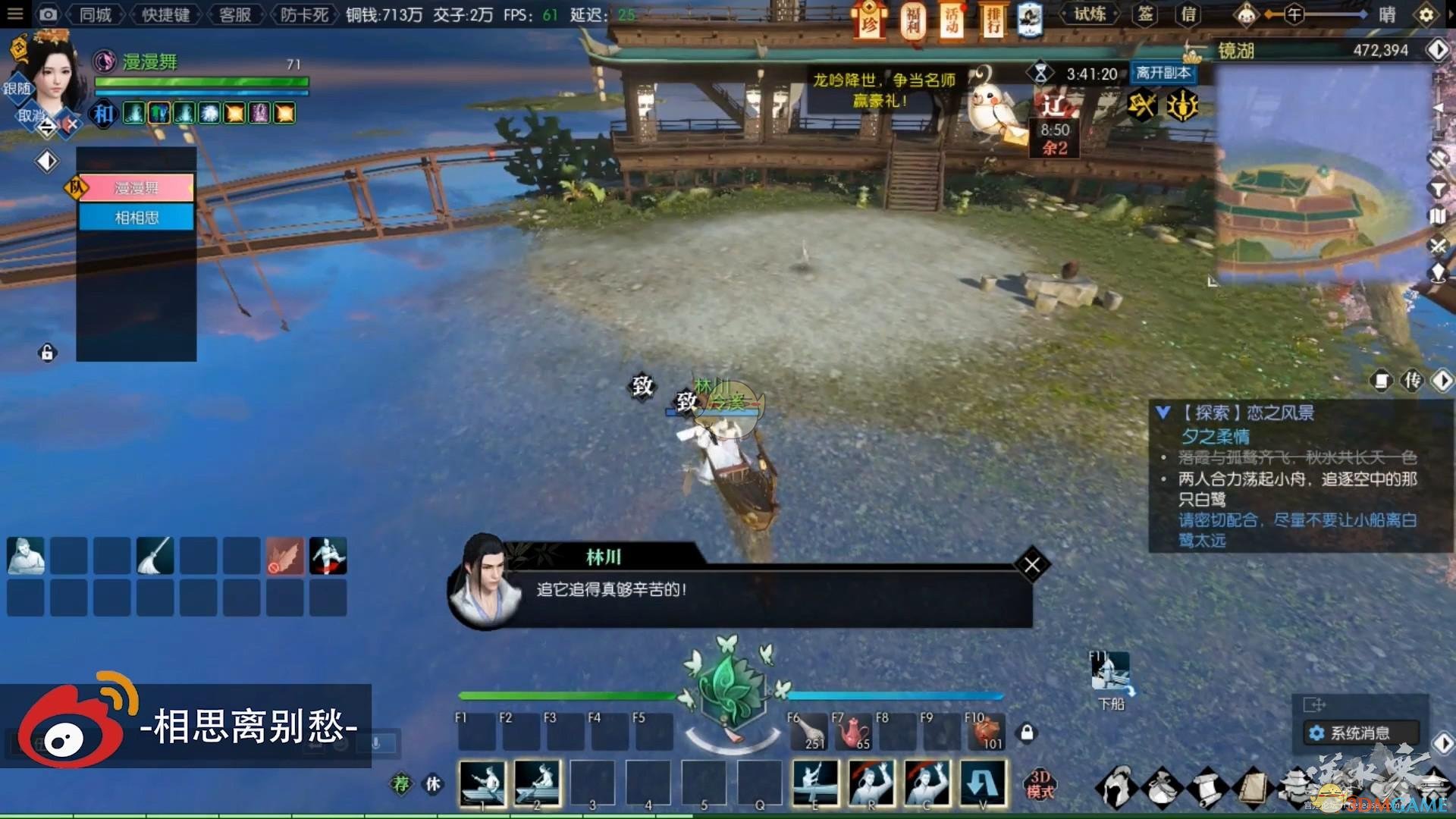Viewport: 1456px width, 819px height.
Task: Open the 活动 events lantern icon
Action: [x=952, y=20]
